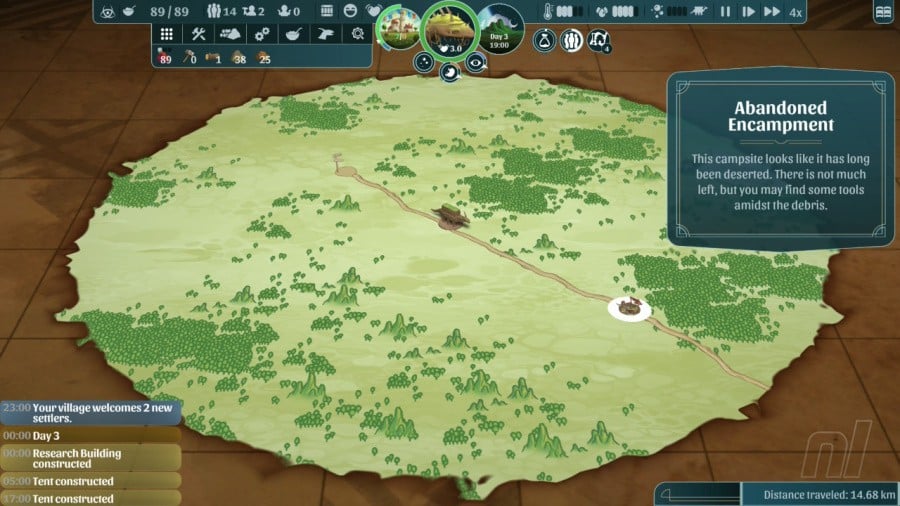The image size is (900, 506).
Task: Select the Abandoned Encampment map marker
Action: [x=629, y=308]
